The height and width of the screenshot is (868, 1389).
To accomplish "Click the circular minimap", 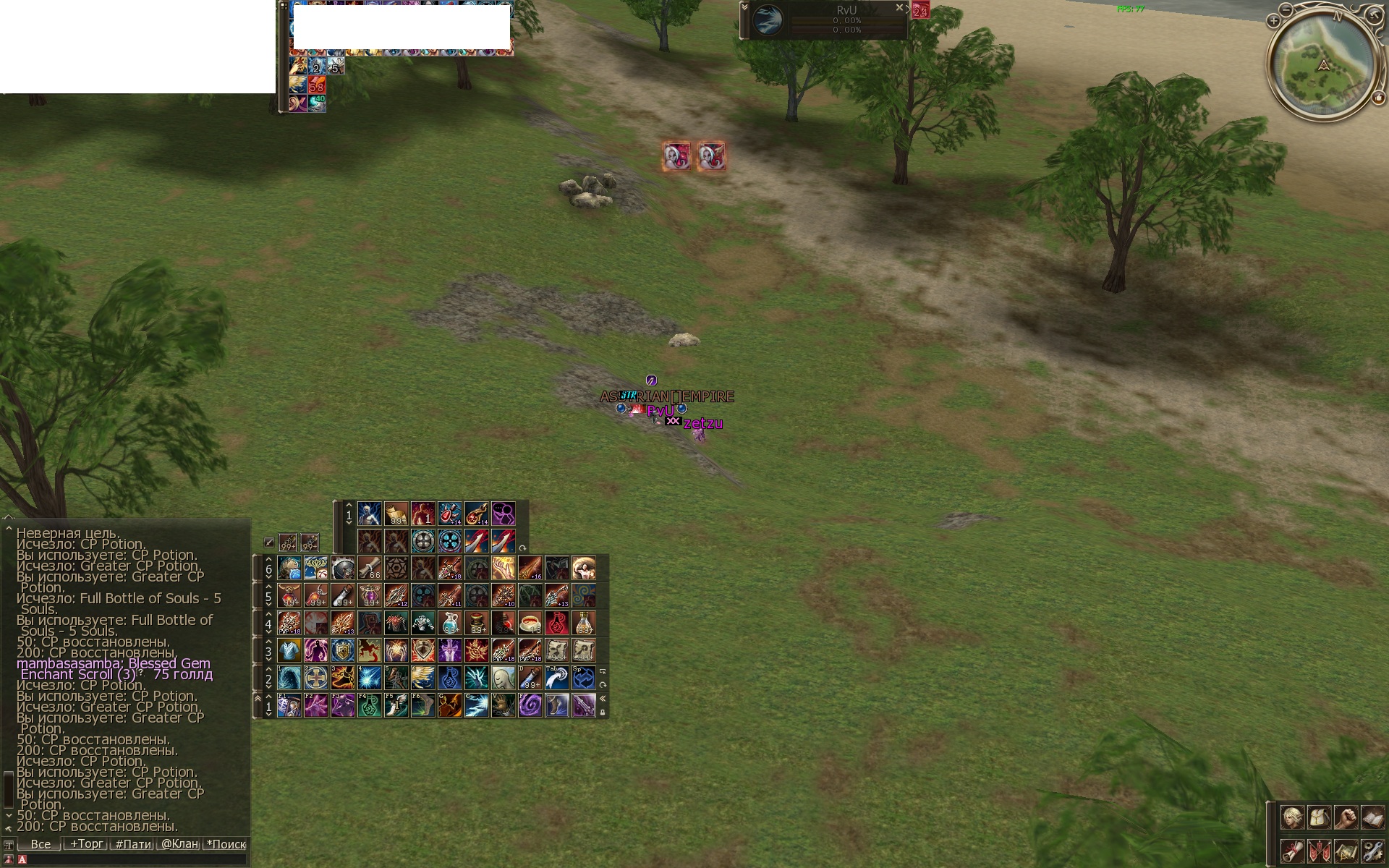I will 1323,65.
